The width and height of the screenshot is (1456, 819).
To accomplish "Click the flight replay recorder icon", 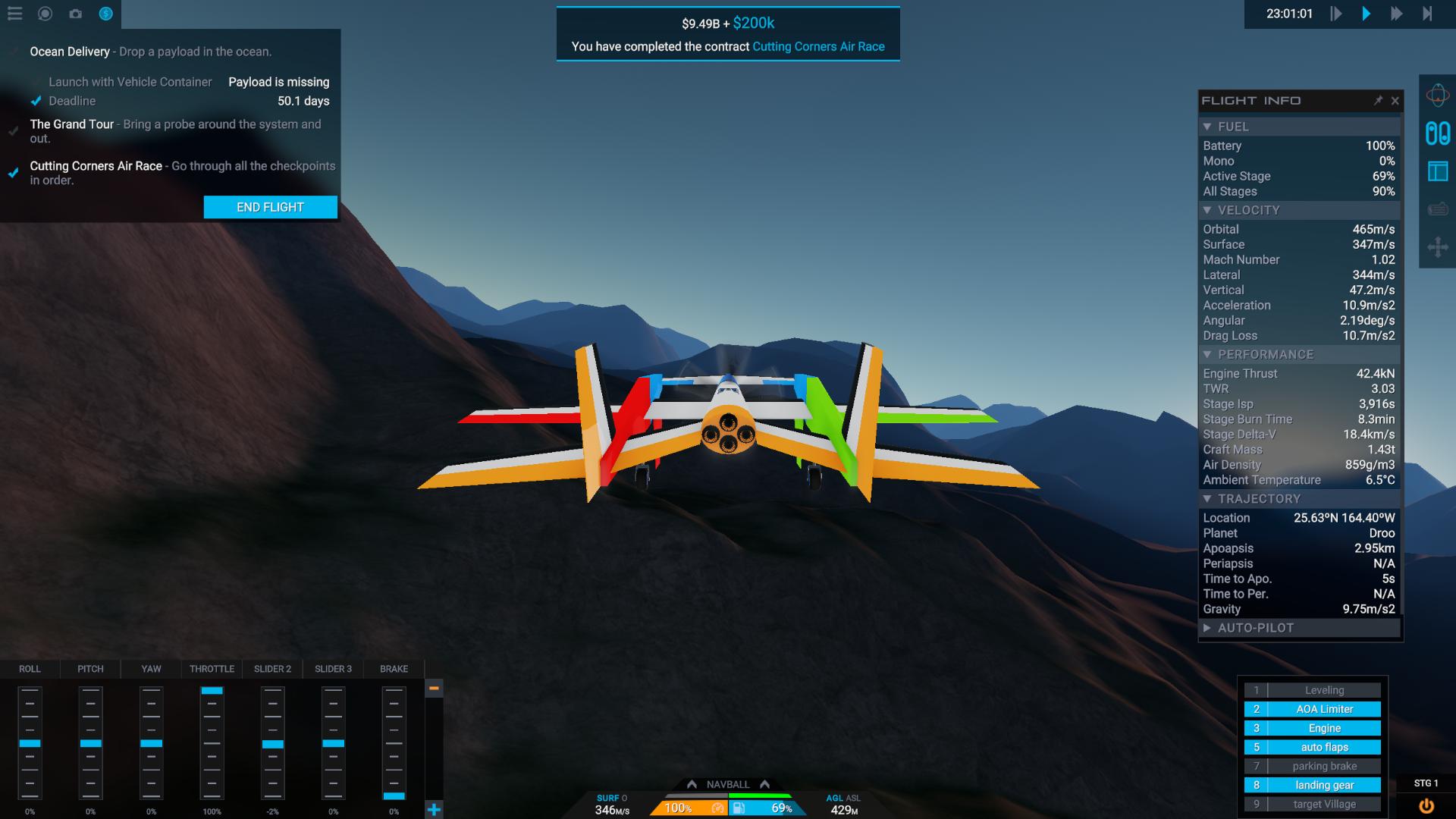I will (45, 14).
